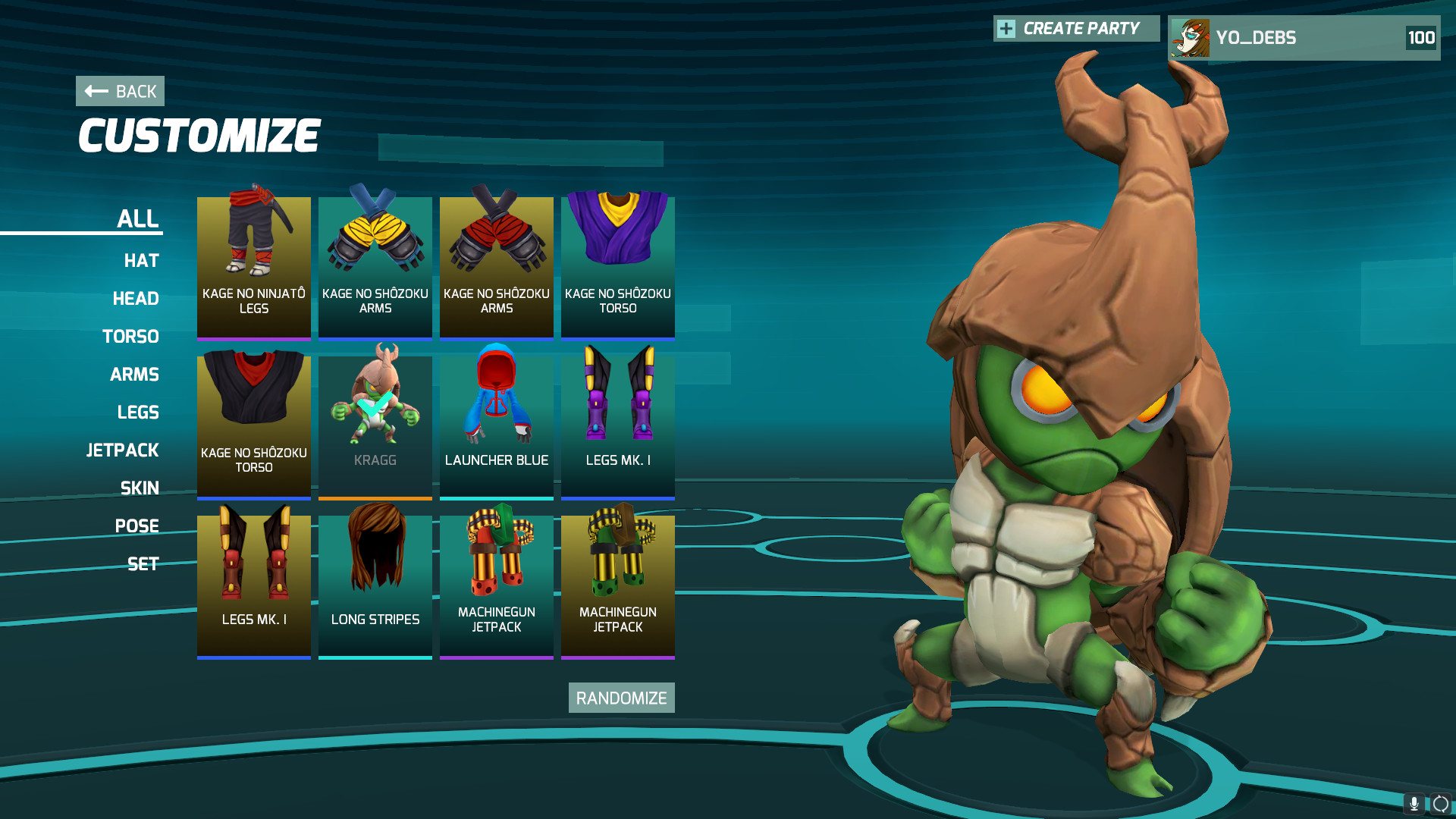Equip the purple Kage no Shôzoku Torso
1456x819 pixels.
coord(617,265)
